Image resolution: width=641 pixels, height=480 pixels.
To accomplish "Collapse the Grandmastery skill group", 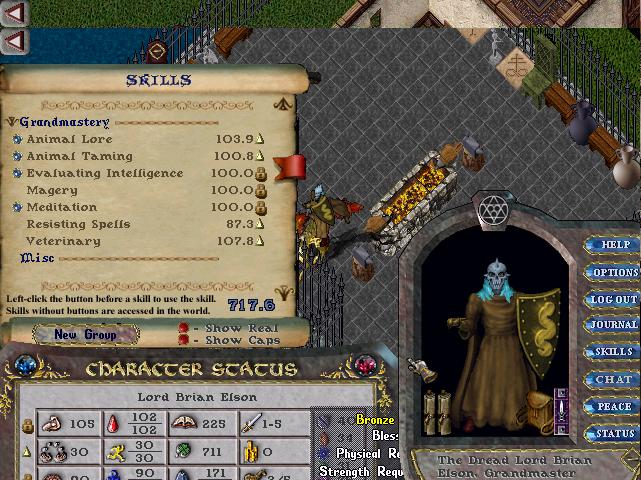I will click(x=11, y=122).
